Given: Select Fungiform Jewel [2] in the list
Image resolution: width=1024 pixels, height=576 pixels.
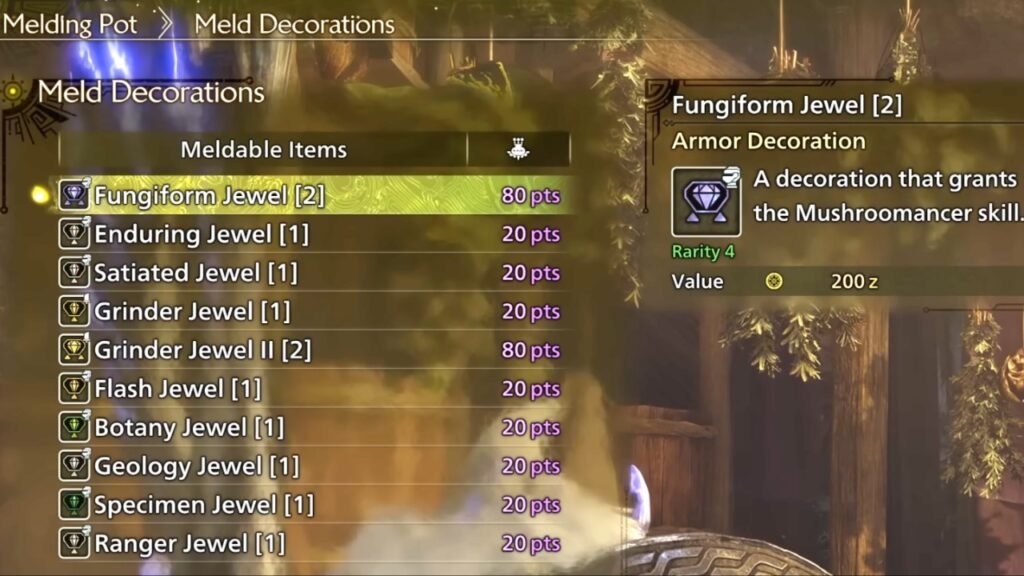Looking at the screenshot, I should point(209,195).
